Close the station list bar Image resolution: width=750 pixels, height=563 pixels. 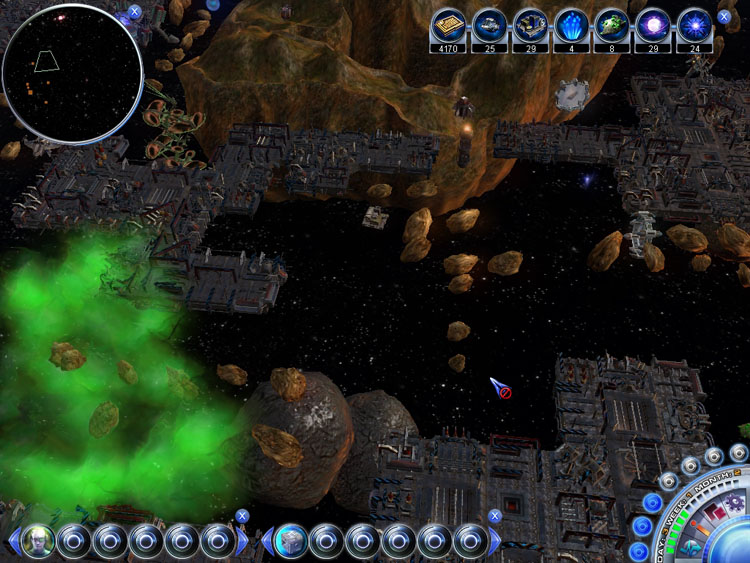pyautogui.click(x=495, y=516)
